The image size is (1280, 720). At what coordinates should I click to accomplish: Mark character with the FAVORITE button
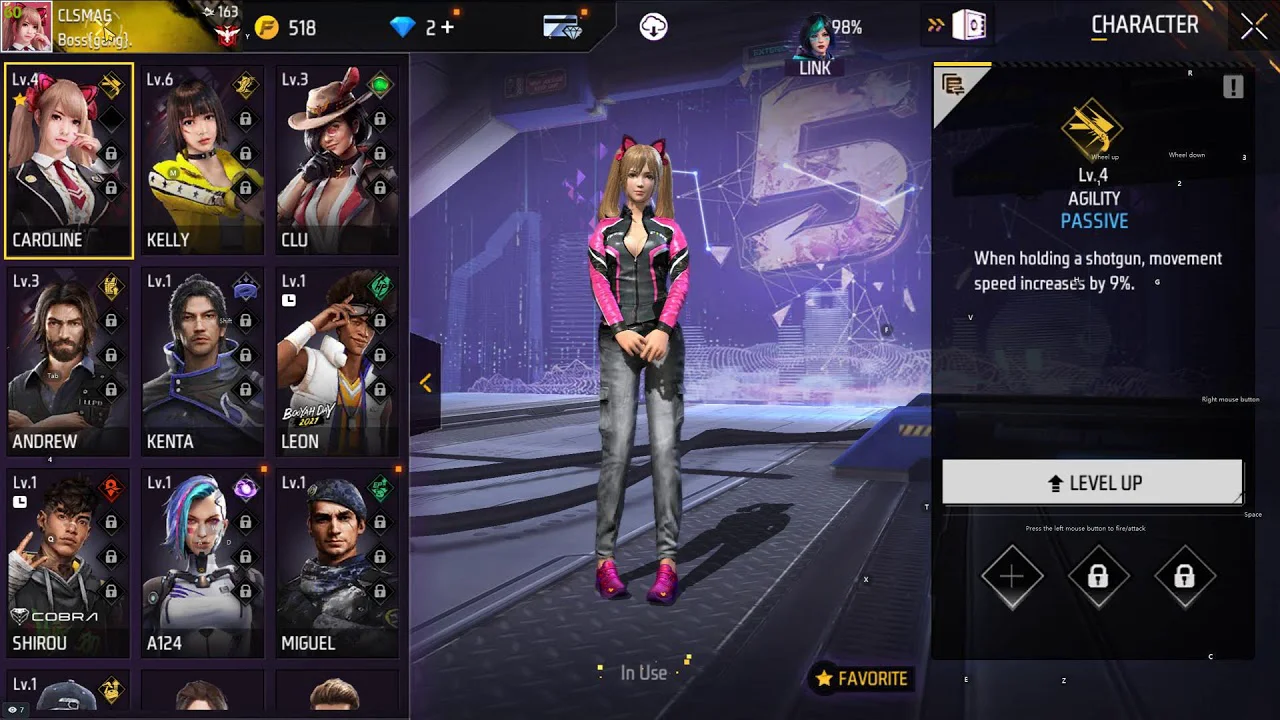coord(862,679)
